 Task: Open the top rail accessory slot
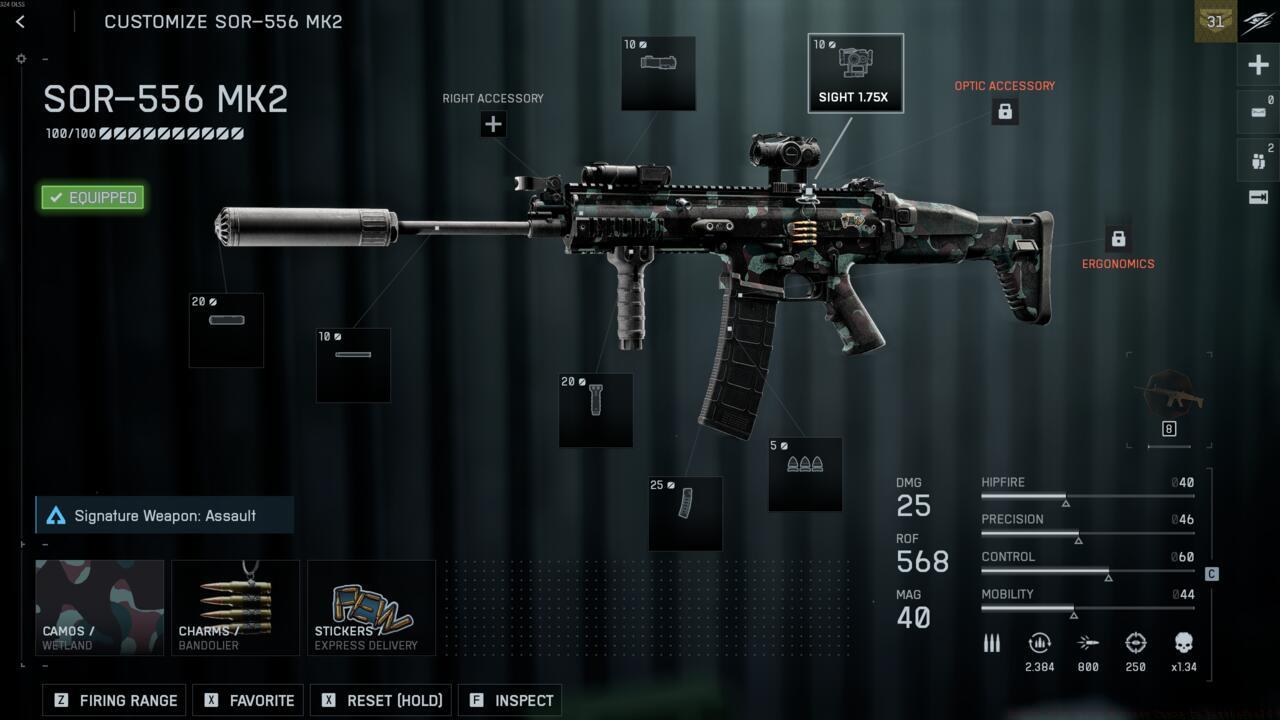658,73
